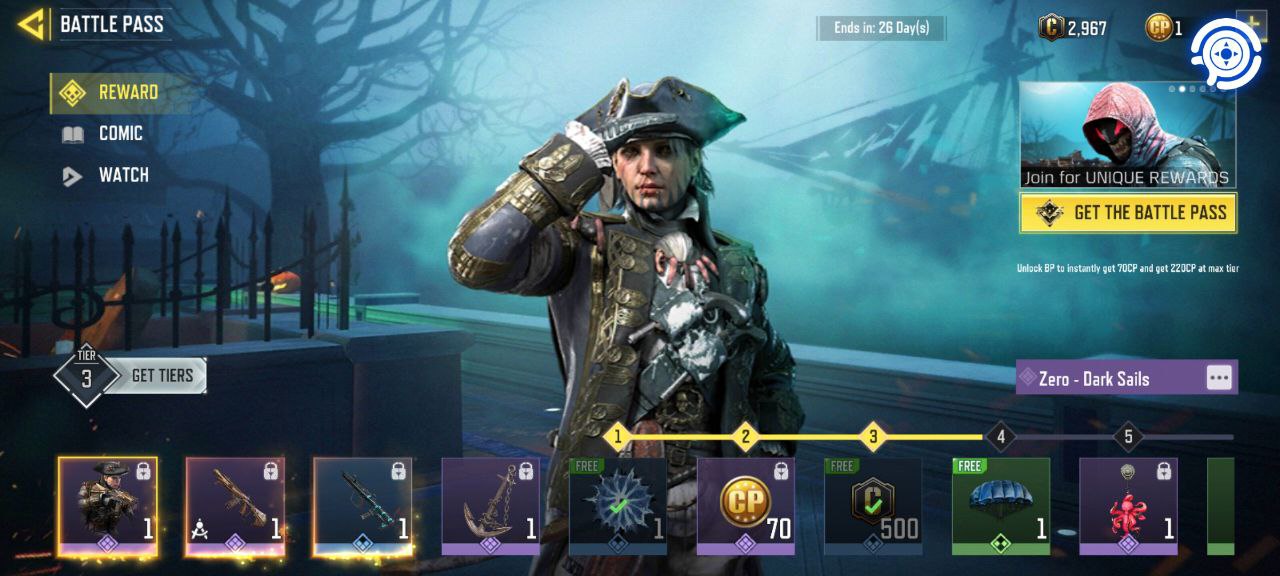
Task: Open options for Zero - Dark Sails
Action: 1218,378
